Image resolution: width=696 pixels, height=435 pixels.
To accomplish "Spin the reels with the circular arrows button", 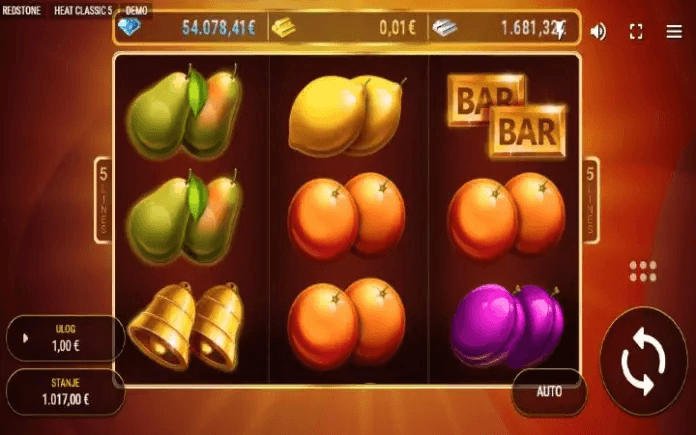I will 642,362.
